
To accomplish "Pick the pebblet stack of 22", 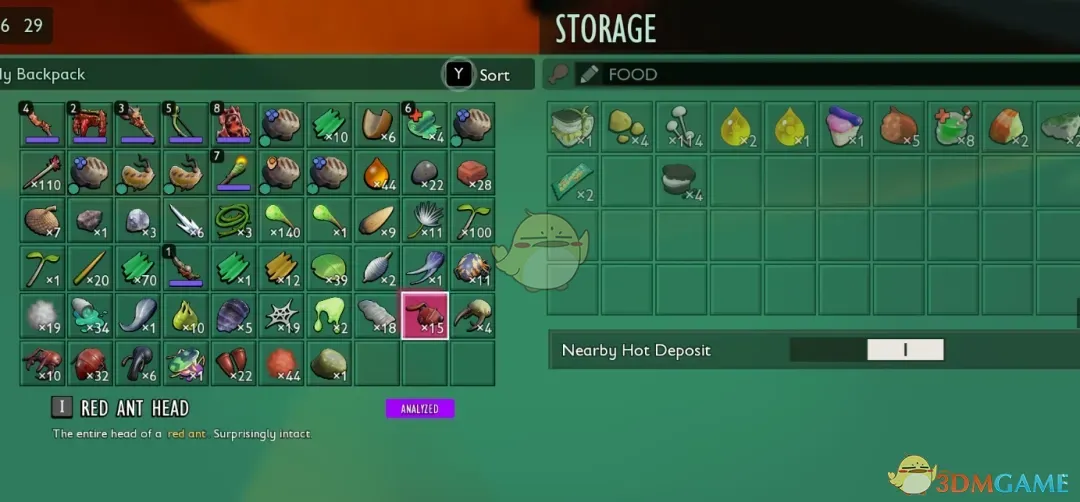I will pyautogui.click(x=425, y=173).
